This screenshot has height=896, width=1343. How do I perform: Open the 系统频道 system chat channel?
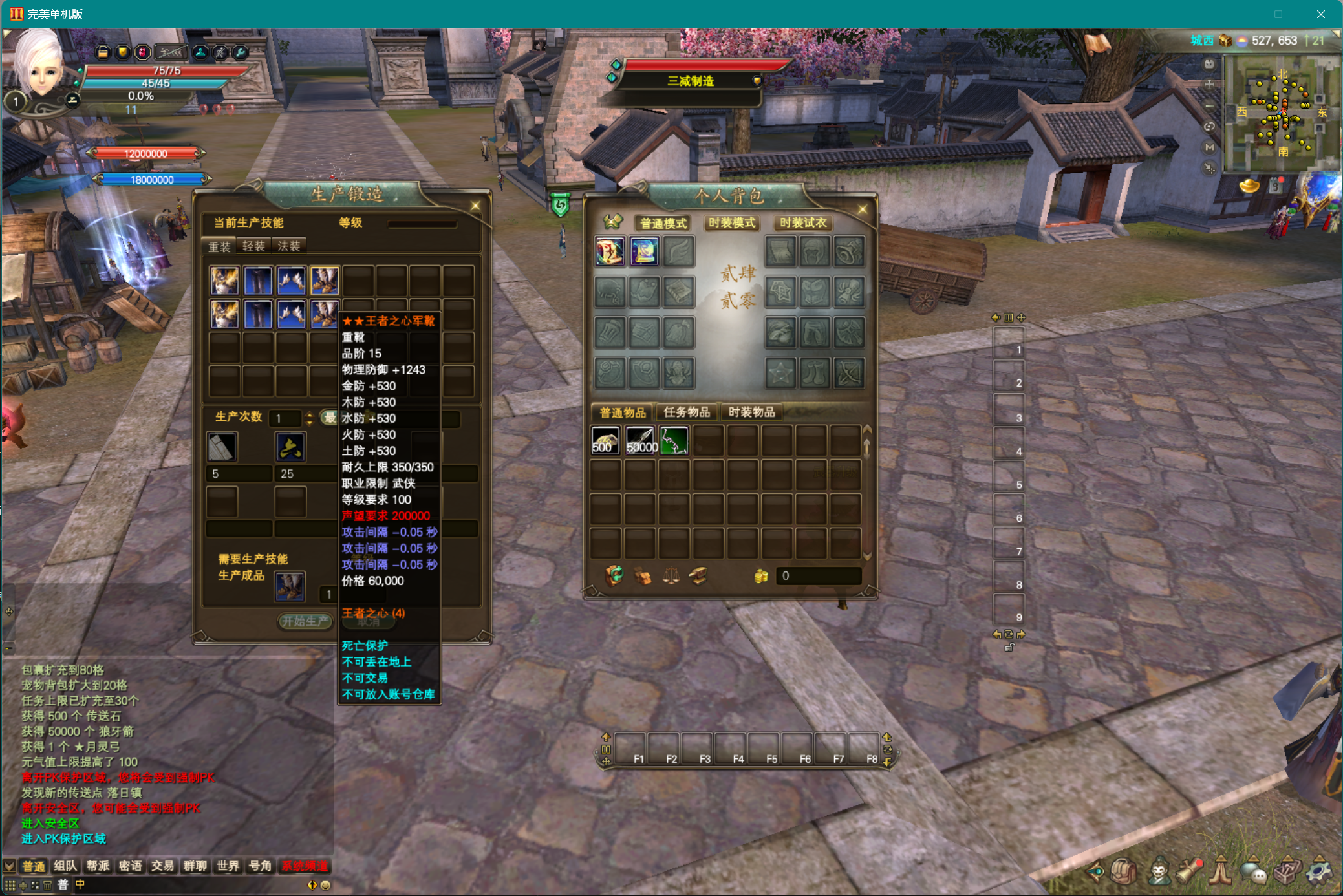point(305,866)
